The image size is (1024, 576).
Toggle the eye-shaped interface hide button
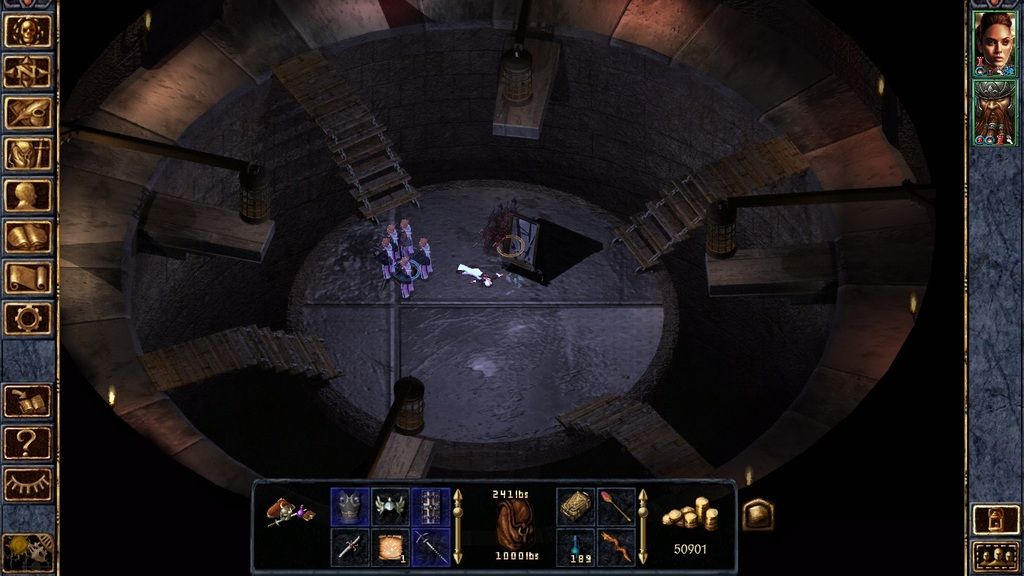[x=28, y=483]
